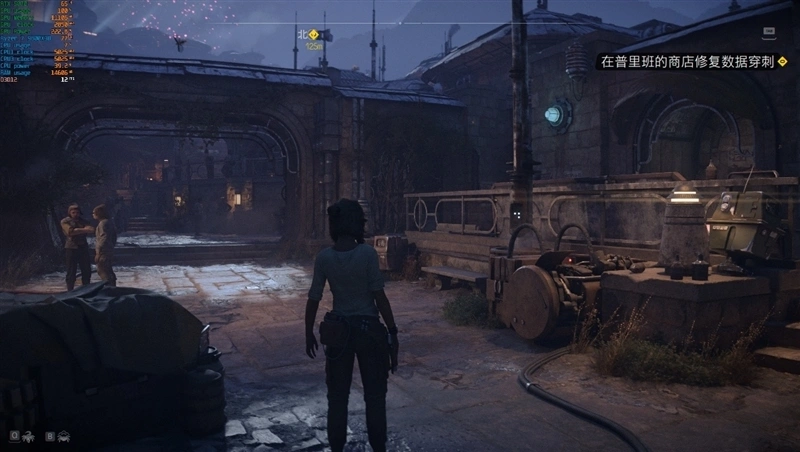Click the small message icon above the objective
This screenshot has width=800, height=452.
point(766,33)
